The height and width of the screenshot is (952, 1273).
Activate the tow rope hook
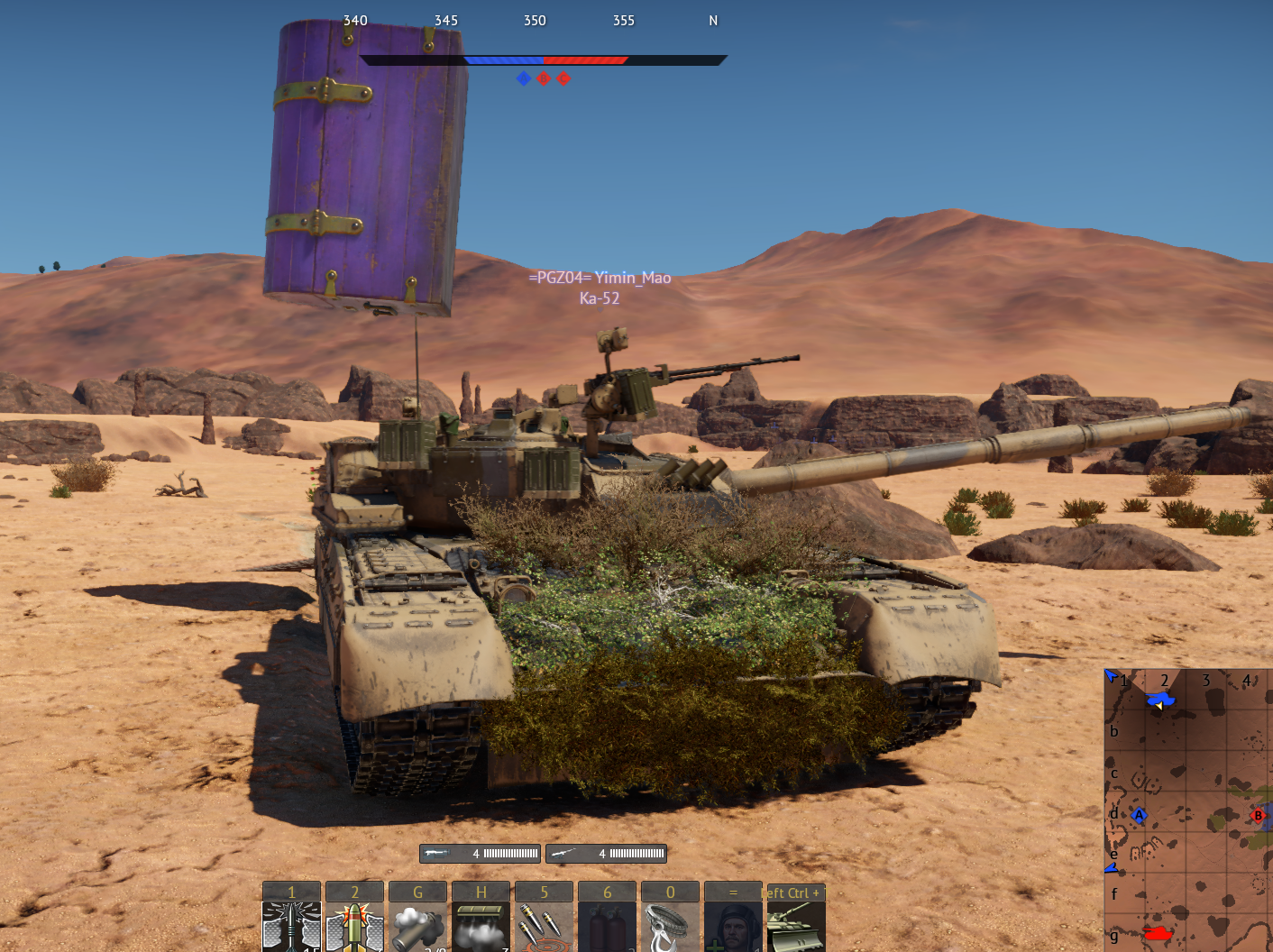click(x=670, y=929)
